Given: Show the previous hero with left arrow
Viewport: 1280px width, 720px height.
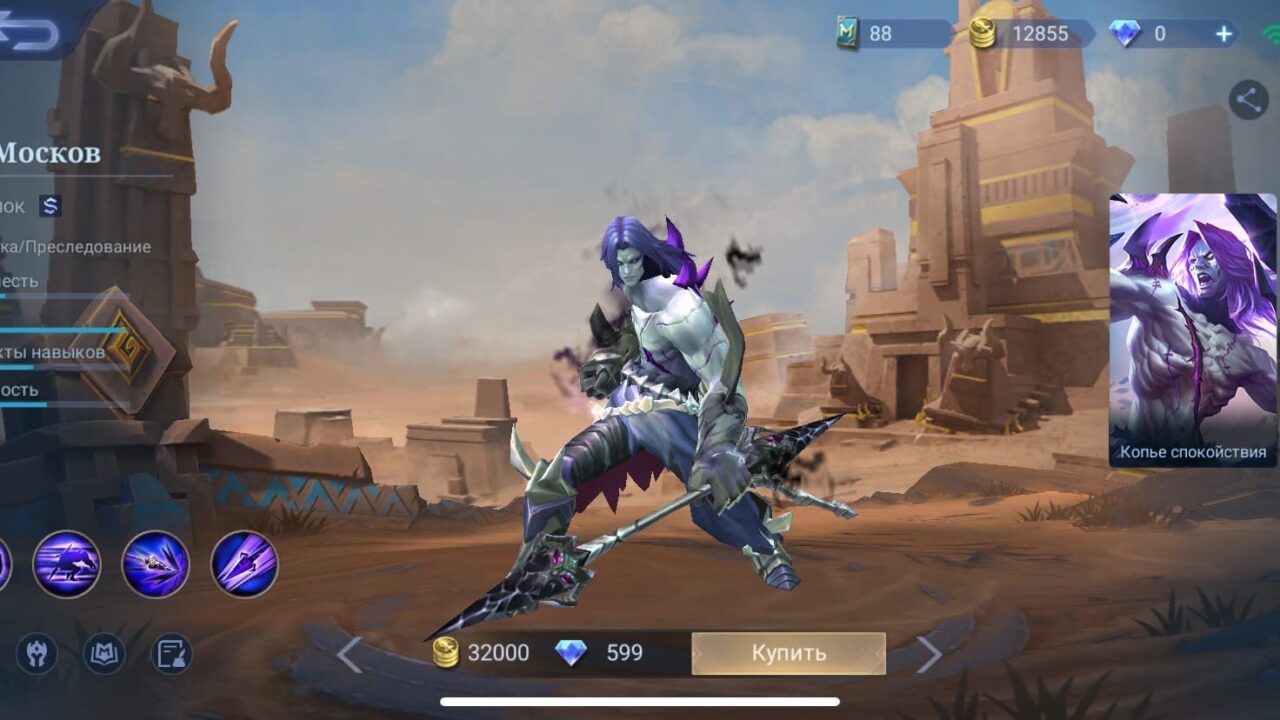Looking at the screenshot, I should tap(349, 655).
